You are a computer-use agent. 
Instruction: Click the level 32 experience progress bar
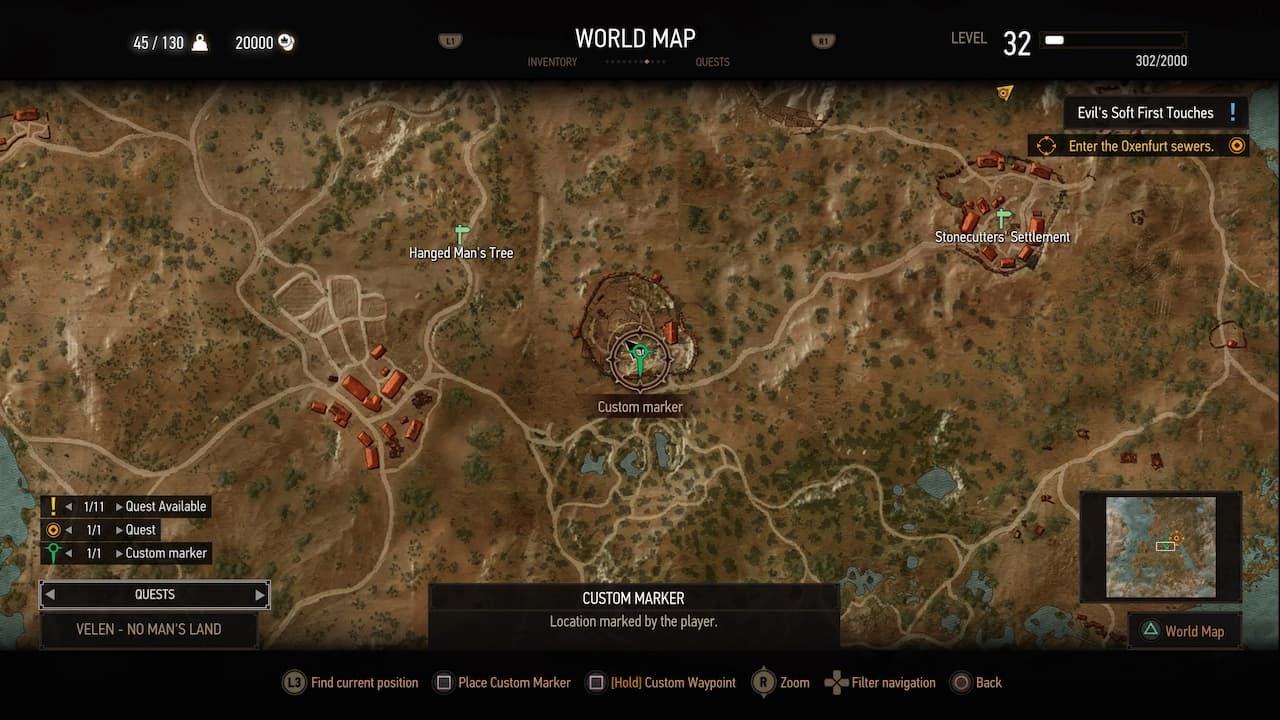click(x=1113, y=39)
